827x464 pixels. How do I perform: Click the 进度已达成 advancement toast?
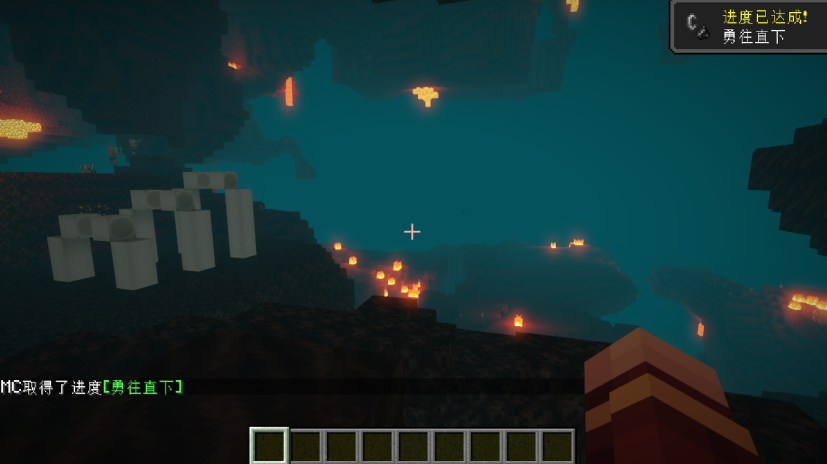click(x=749, y=26)
